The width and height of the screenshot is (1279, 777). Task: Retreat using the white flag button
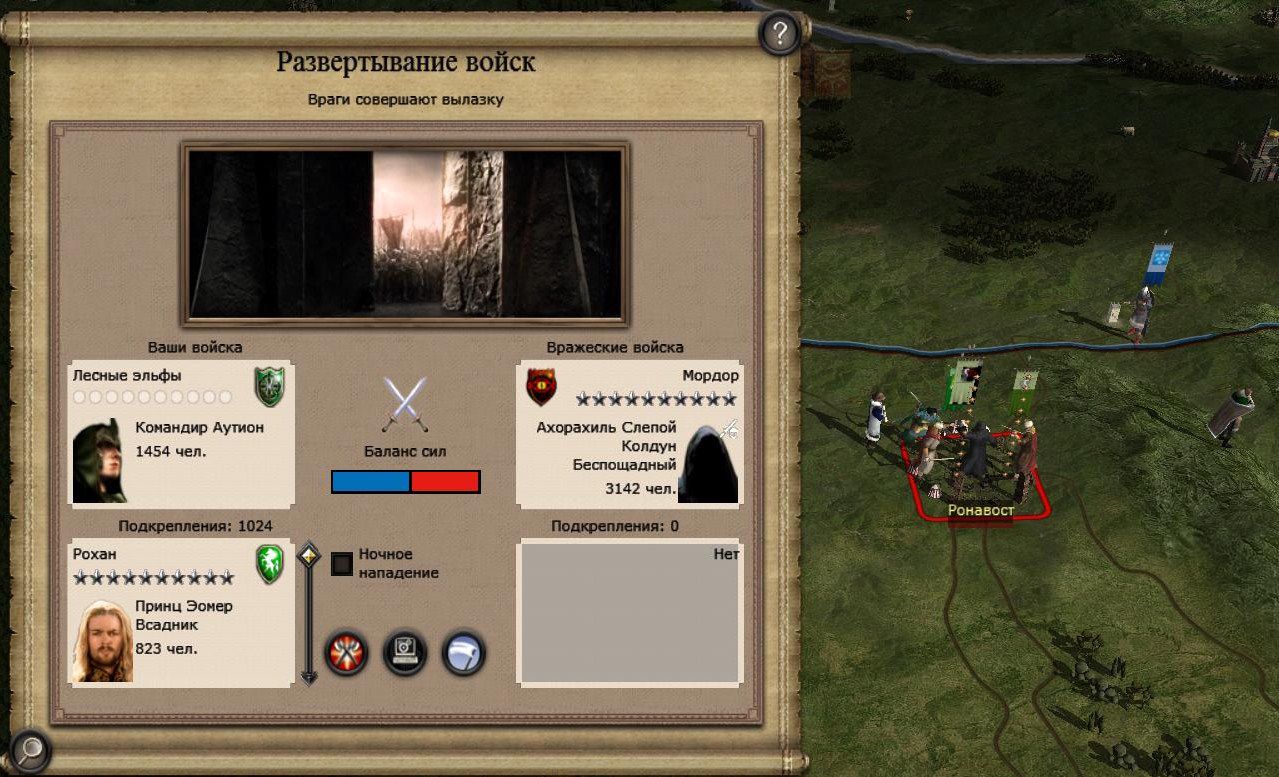[463, 653]
